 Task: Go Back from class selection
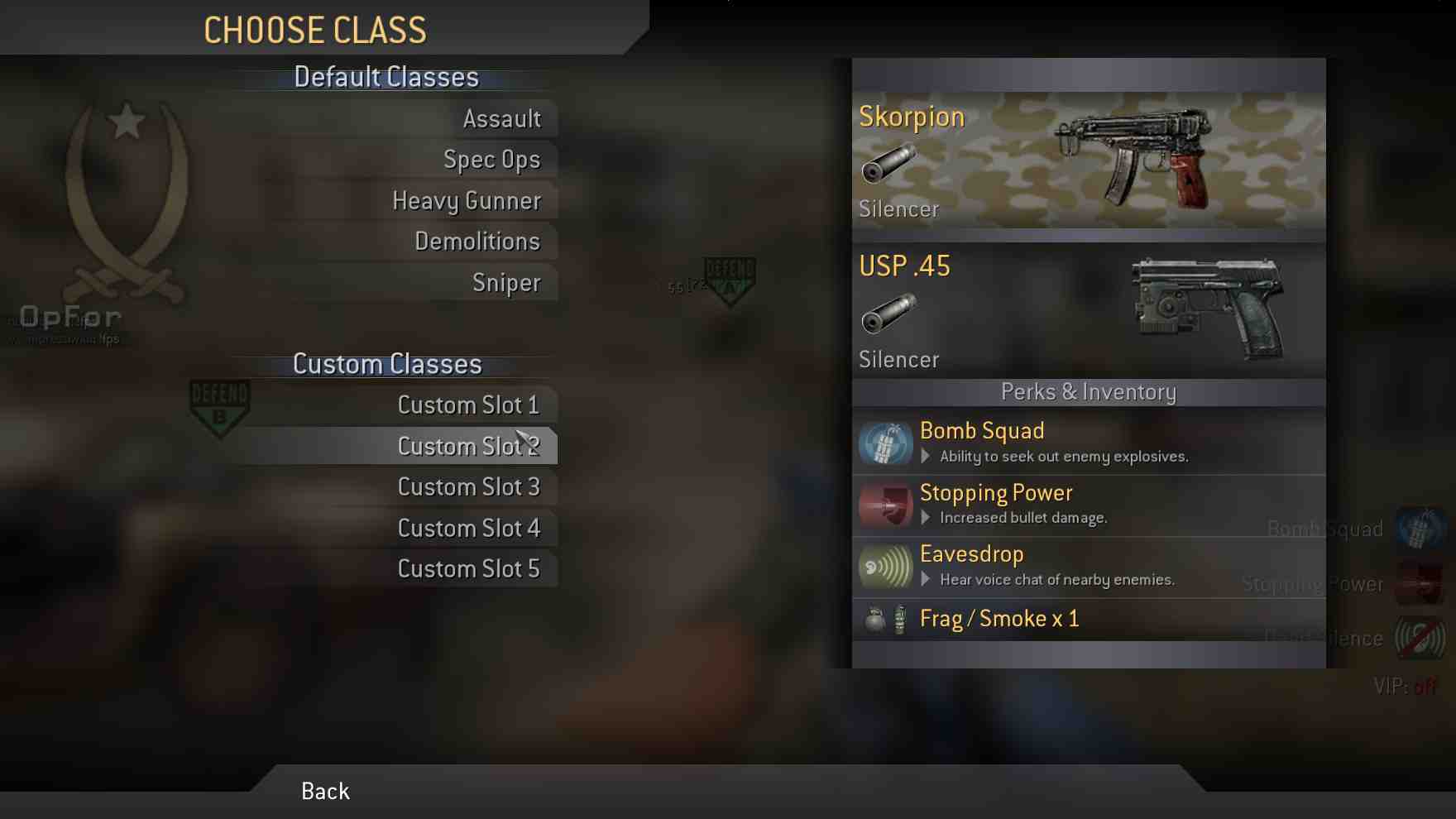[325, 792]
